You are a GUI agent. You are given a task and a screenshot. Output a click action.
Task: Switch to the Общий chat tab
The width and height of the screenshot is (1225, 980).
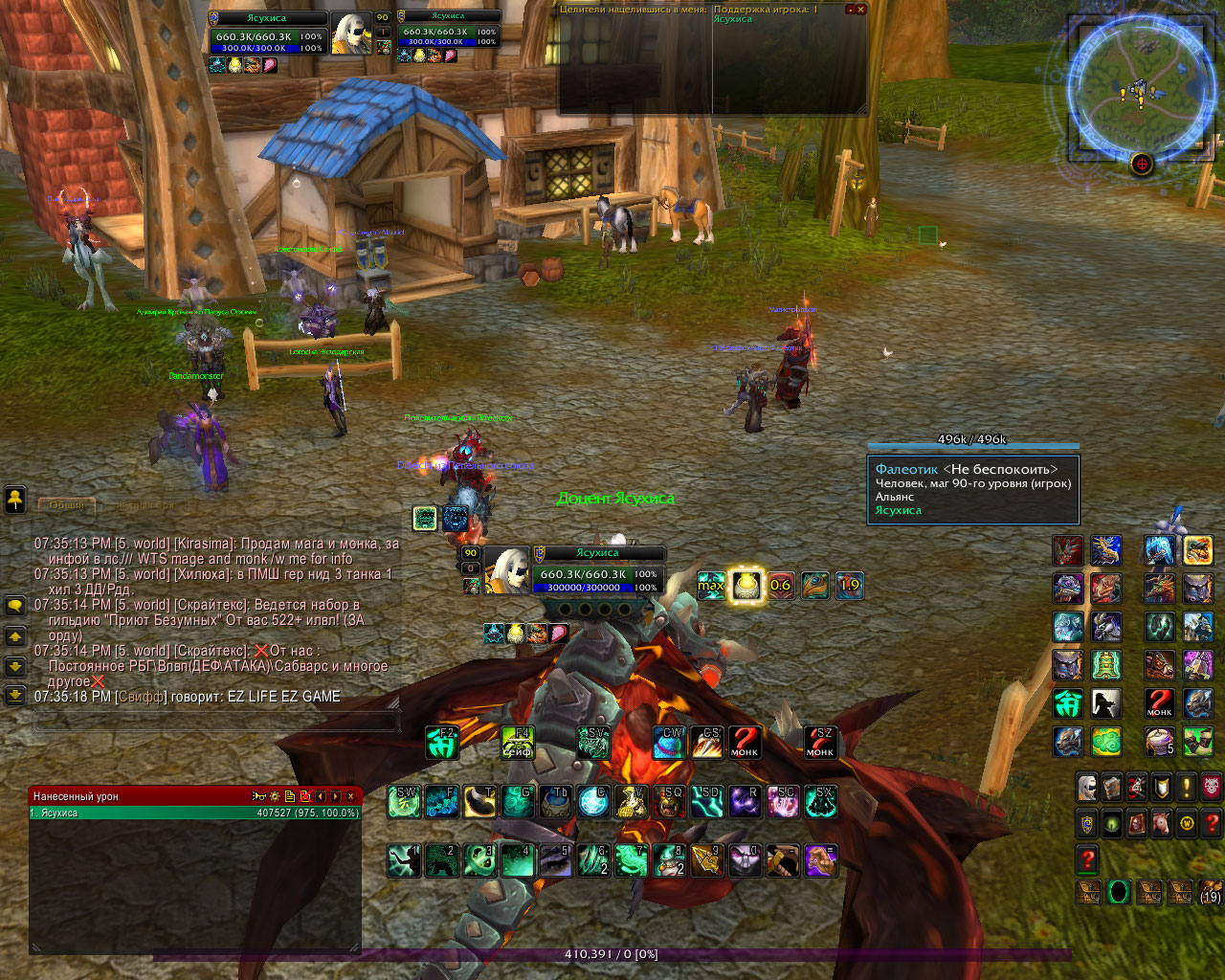point(67,504)
